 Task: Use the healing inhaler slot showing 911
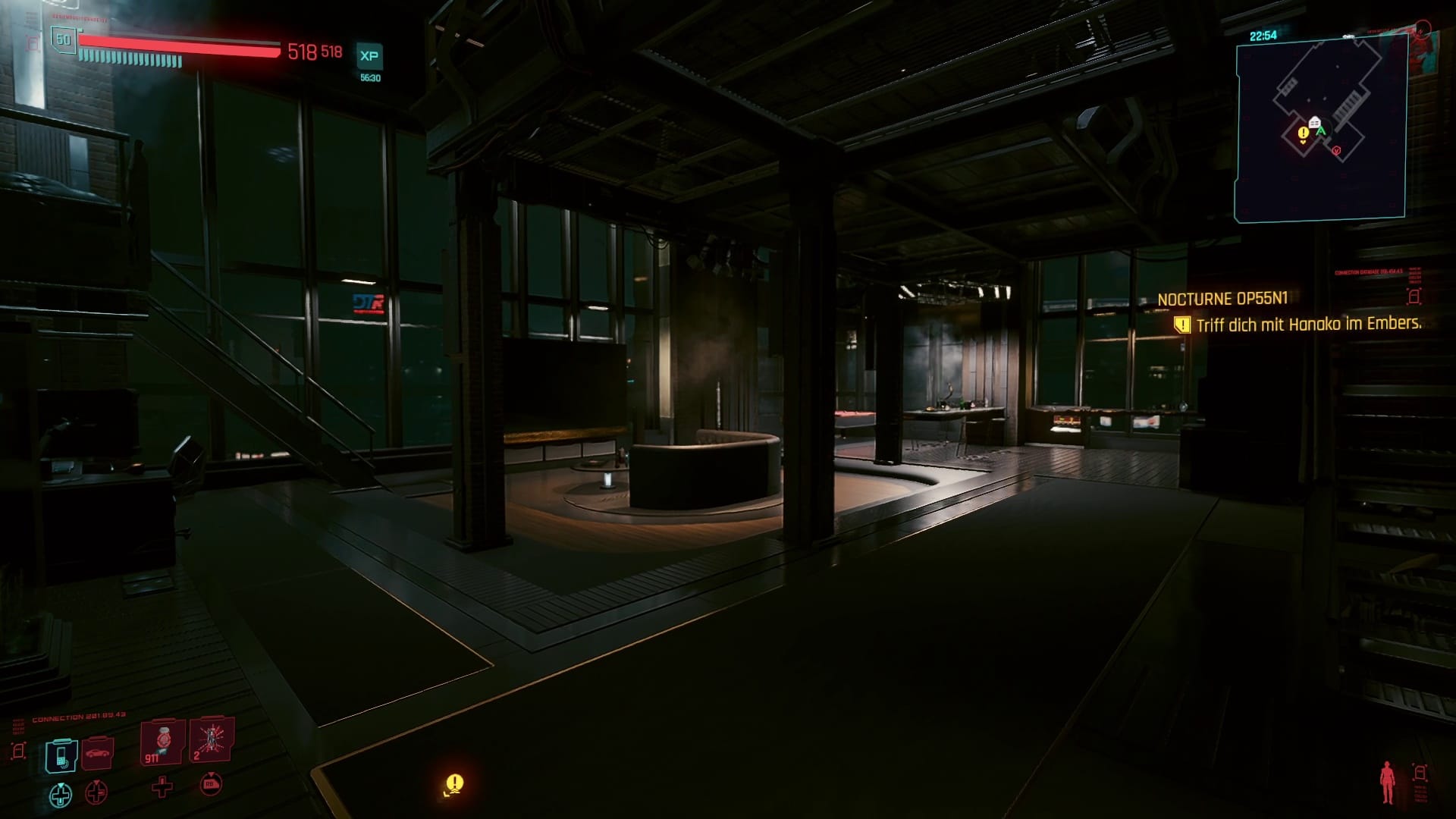point(162,742)
